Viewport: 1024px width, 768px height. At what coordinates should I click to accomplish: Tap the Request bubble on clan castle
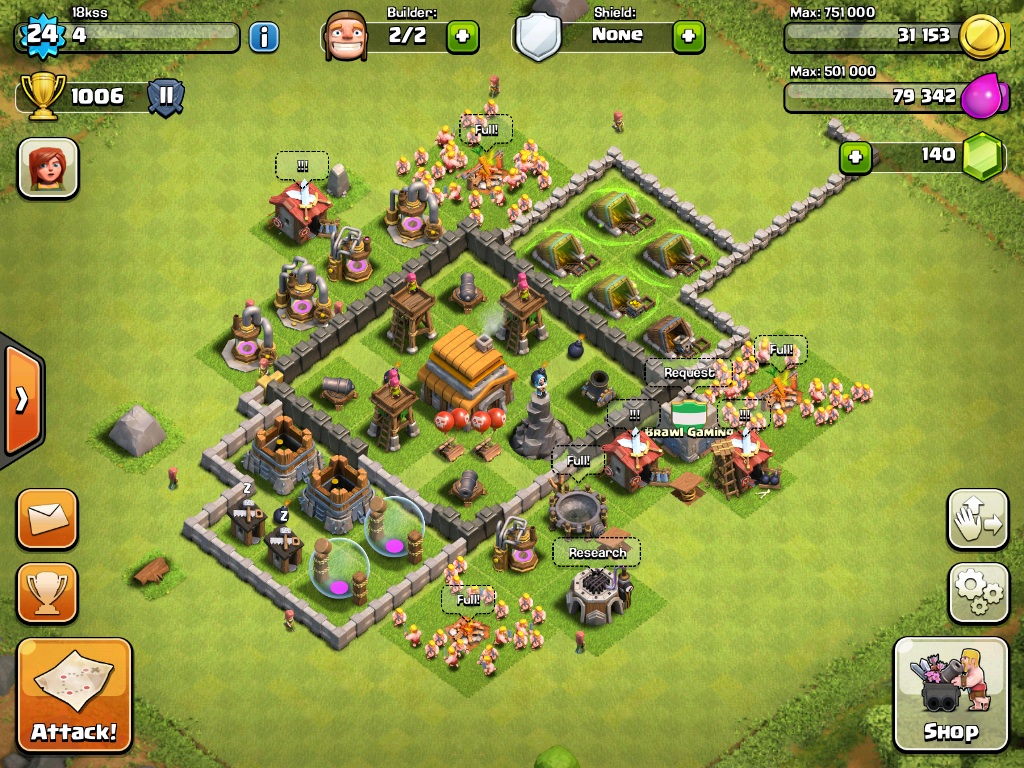(x=689, y=373)
